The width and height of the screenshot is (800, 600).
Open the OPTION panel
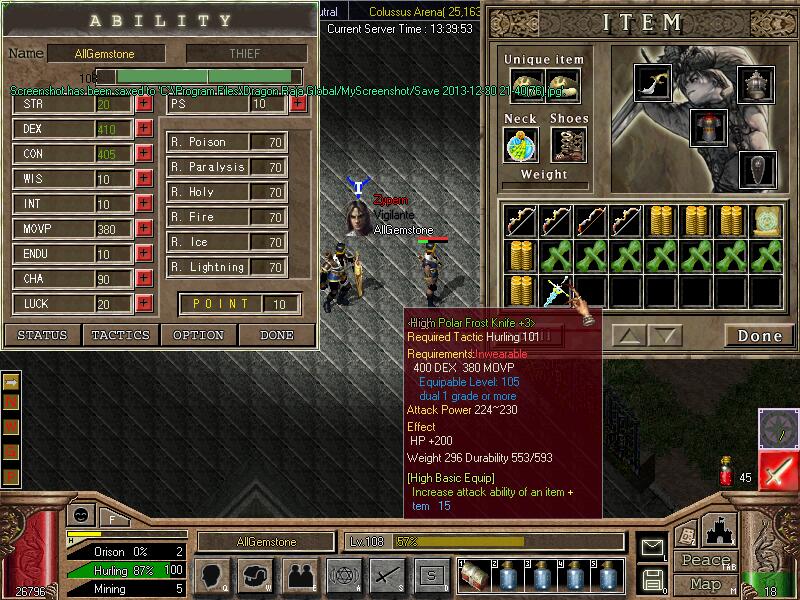coord(198,335)
